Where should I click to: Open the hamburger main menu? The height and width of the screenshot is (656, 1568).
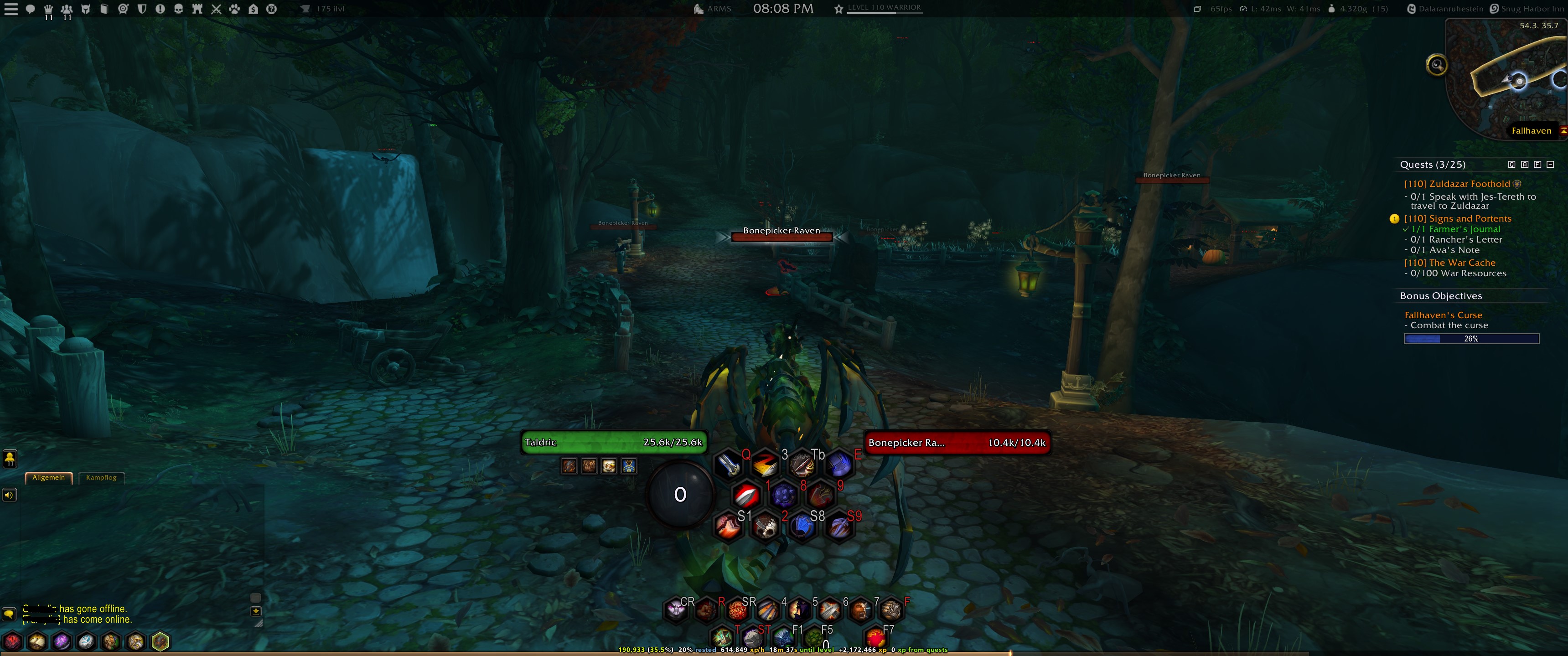pyautogui.click(x=10, y=9)
